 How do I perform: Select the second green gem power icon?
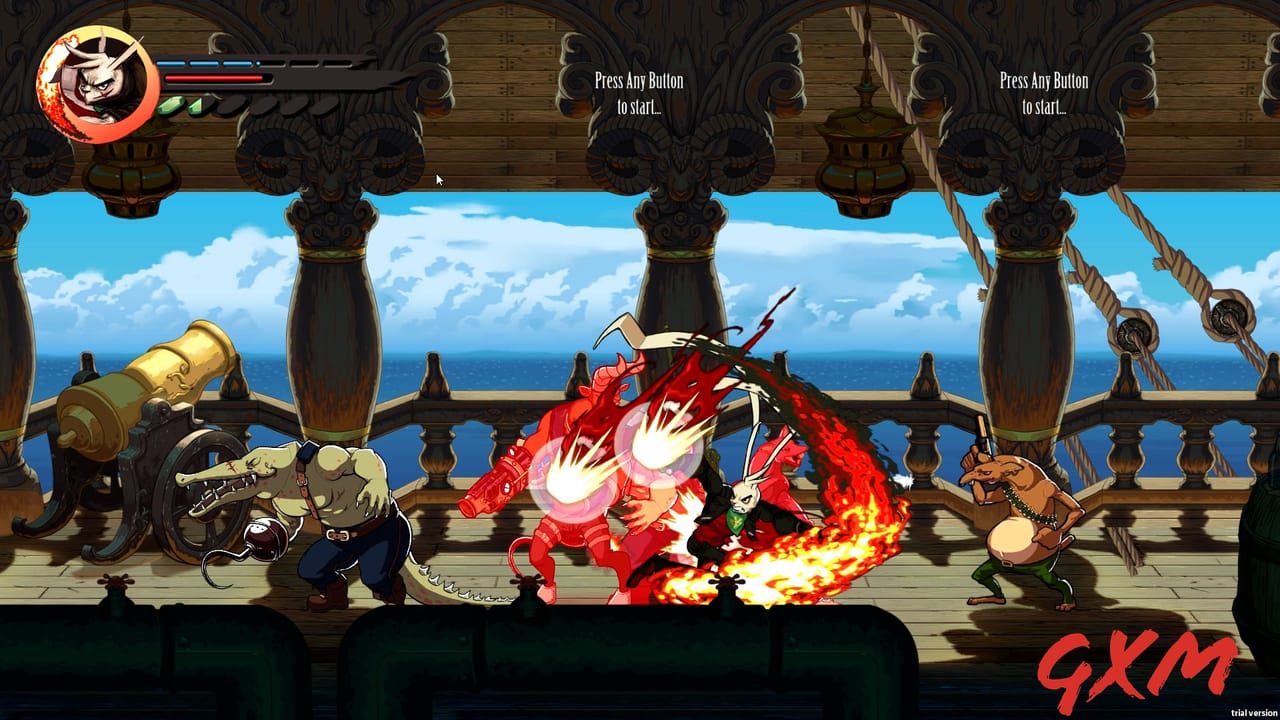(x=194, y=104)
